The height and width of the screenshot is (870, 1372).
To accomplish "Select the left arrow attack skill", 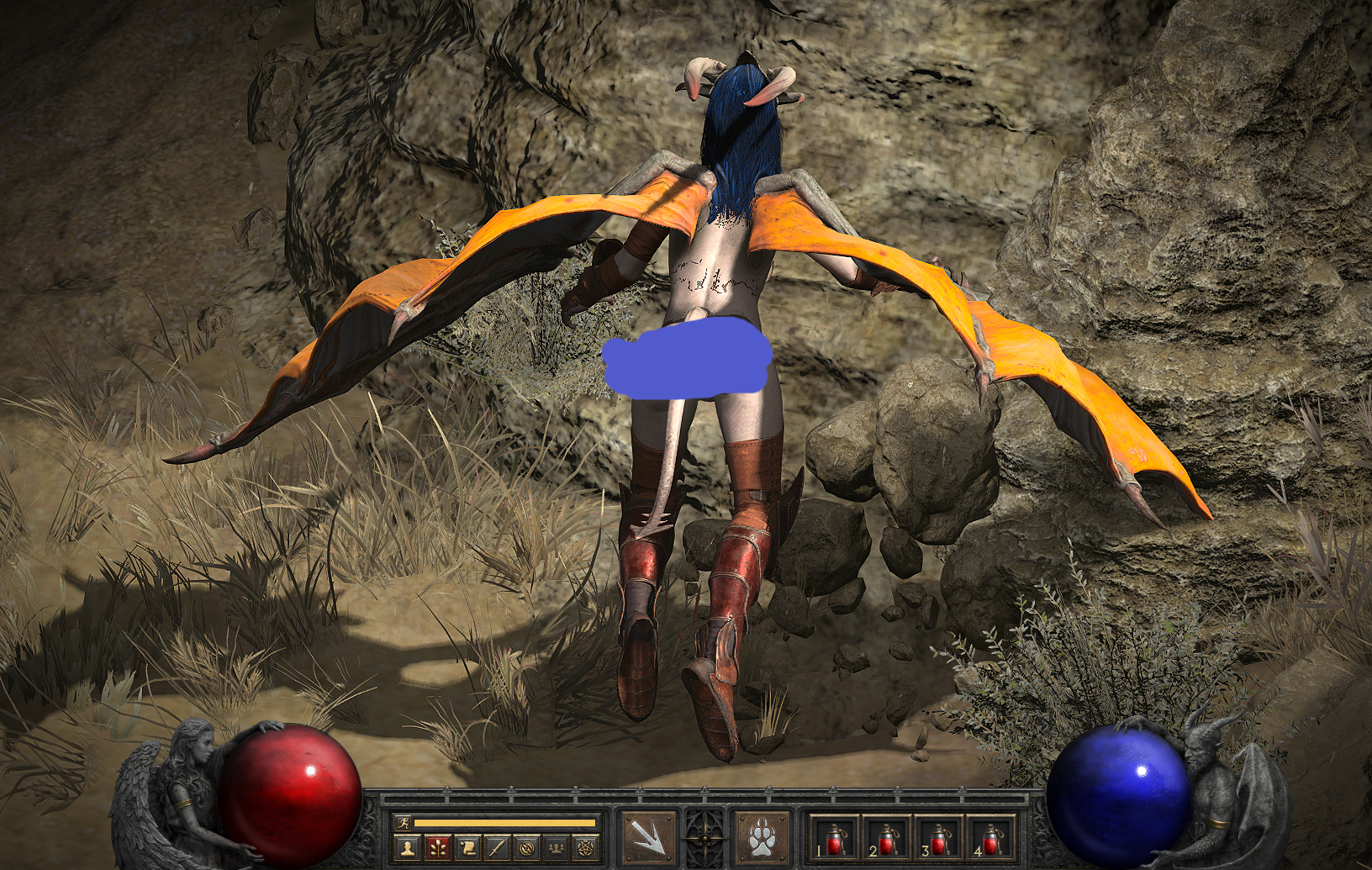I will (x=647, y=836).
